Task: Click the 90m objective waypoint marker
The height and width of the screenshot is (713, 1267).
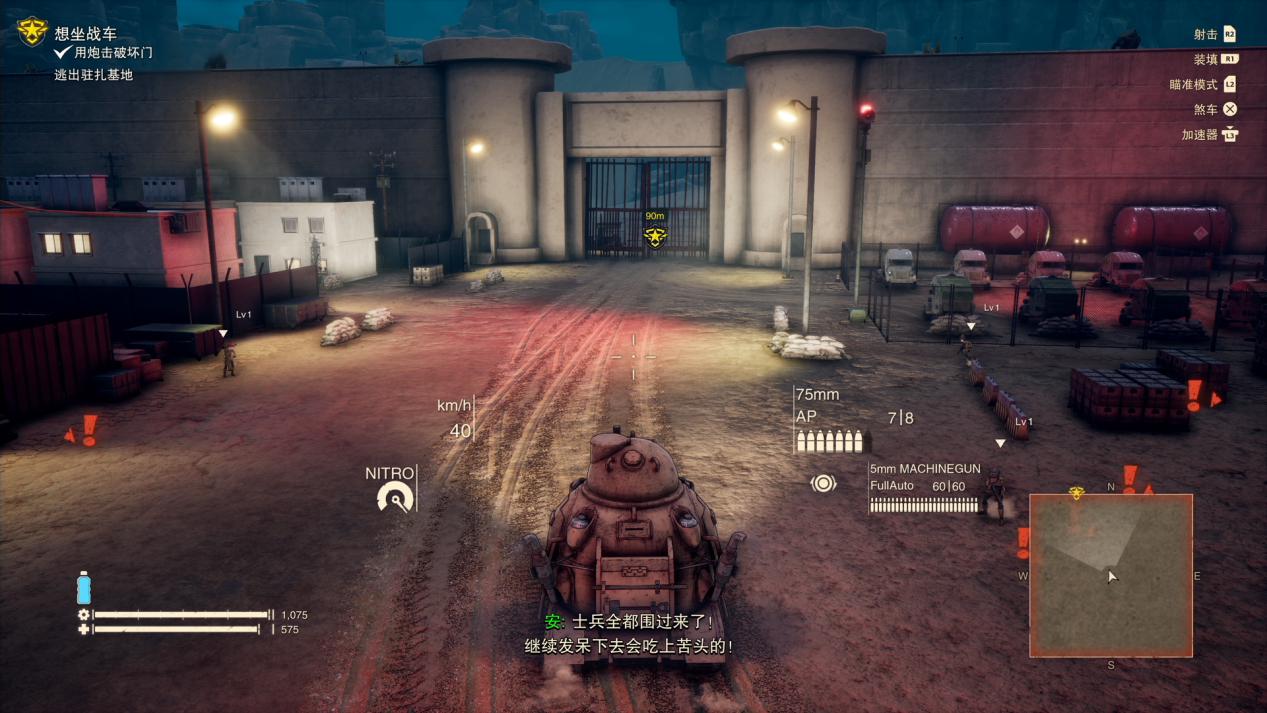Action: click(x=655, y=236)
